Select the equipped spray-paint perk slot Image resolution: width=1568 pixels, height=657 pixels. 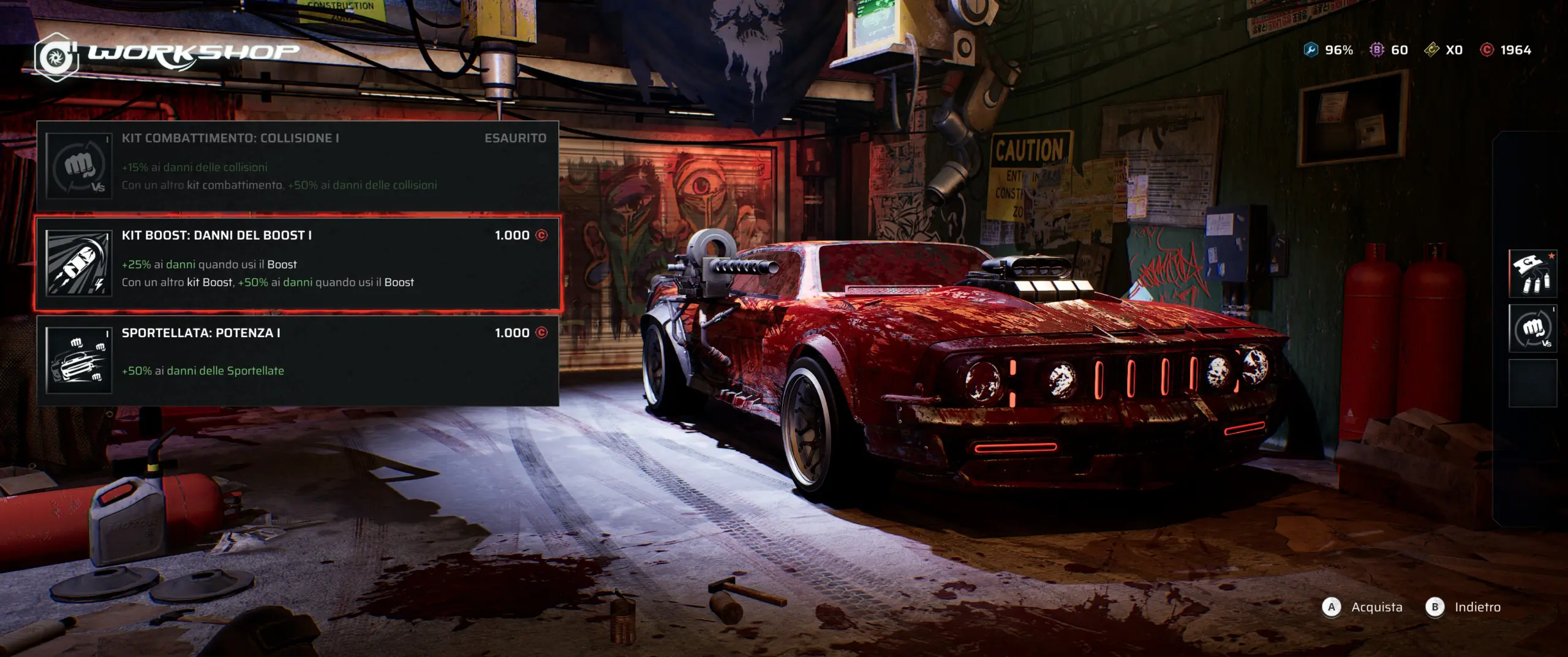coord(1532,273)
